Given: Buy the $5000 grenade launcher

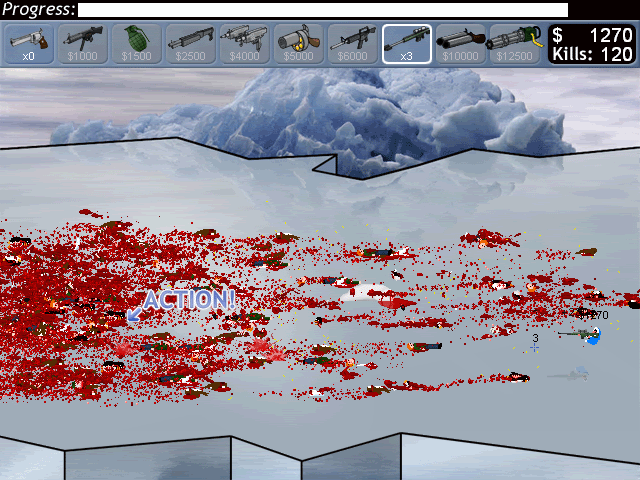Looking at the screenshot, I should click(298, 44).
